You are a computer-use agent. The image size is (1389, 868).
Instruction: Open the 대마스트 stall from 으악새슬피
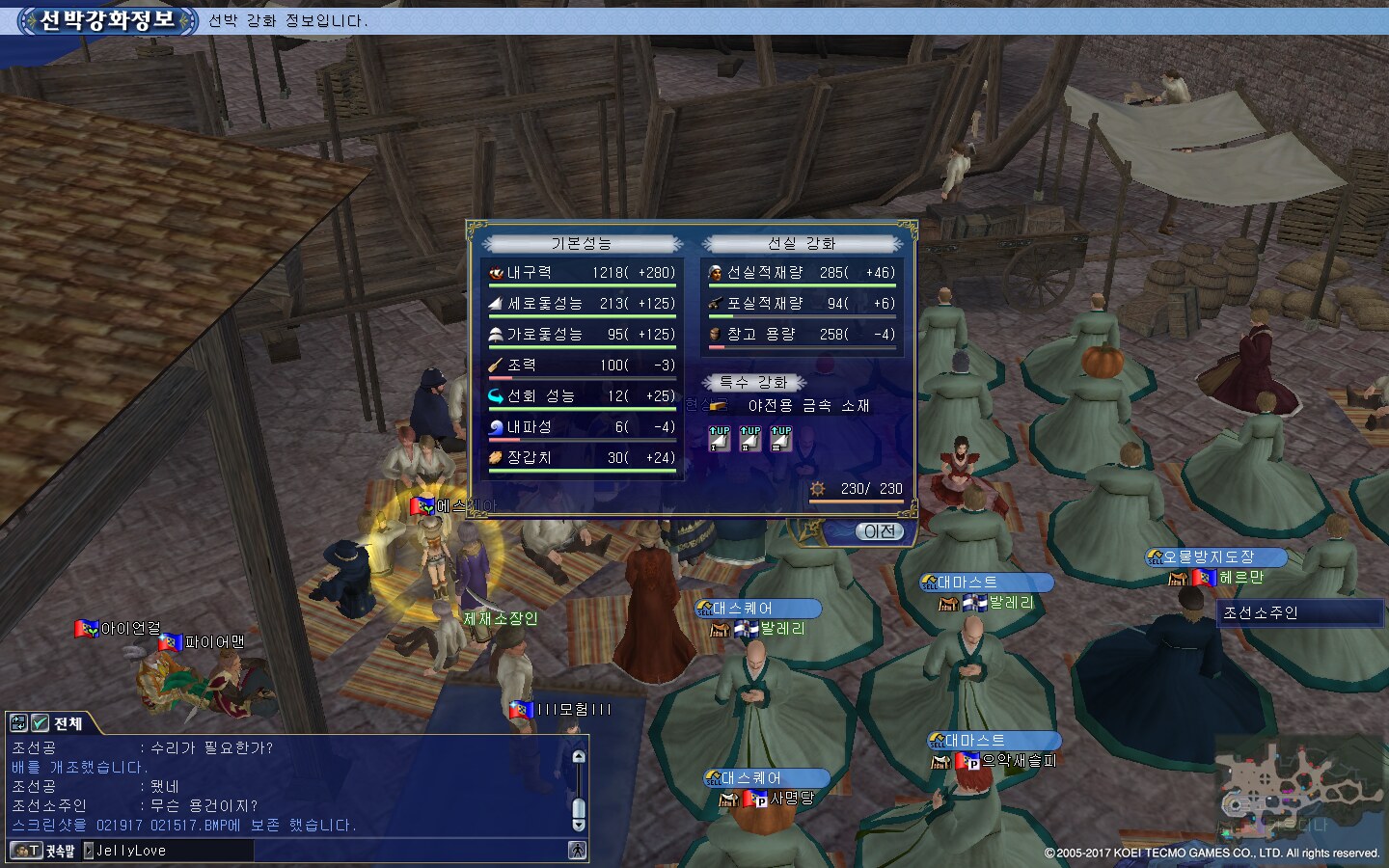tap(994, 741)
